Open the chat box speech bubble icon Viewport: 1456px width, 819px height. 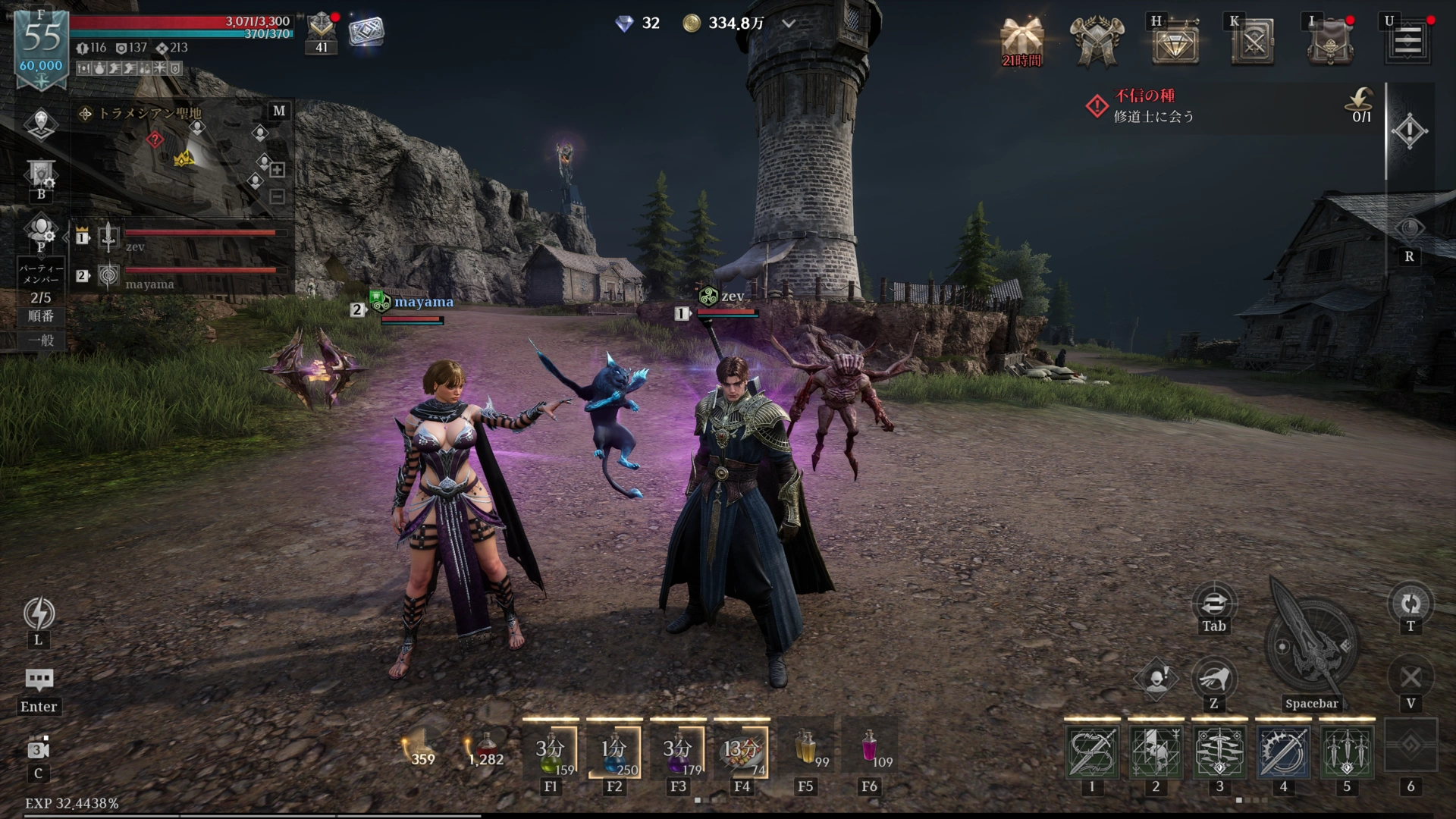[39, 679]
